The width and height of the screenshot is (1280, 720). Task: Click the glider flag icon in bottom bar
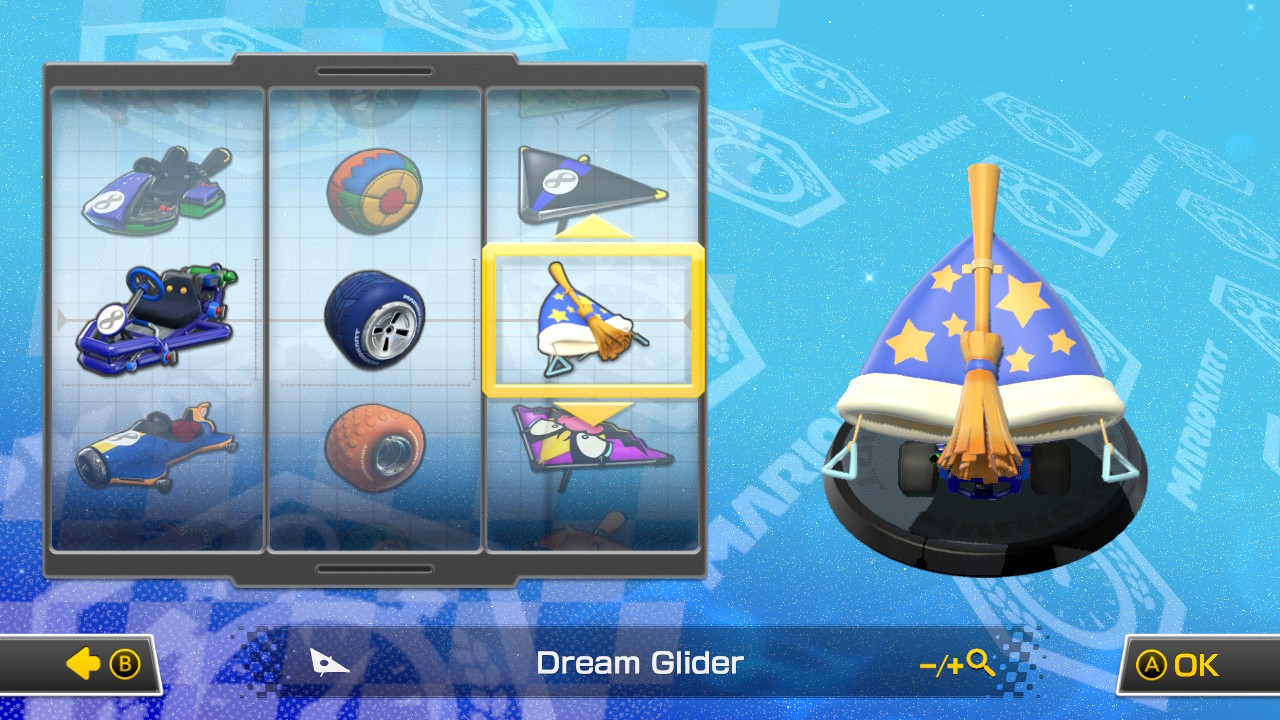point(330,663)
